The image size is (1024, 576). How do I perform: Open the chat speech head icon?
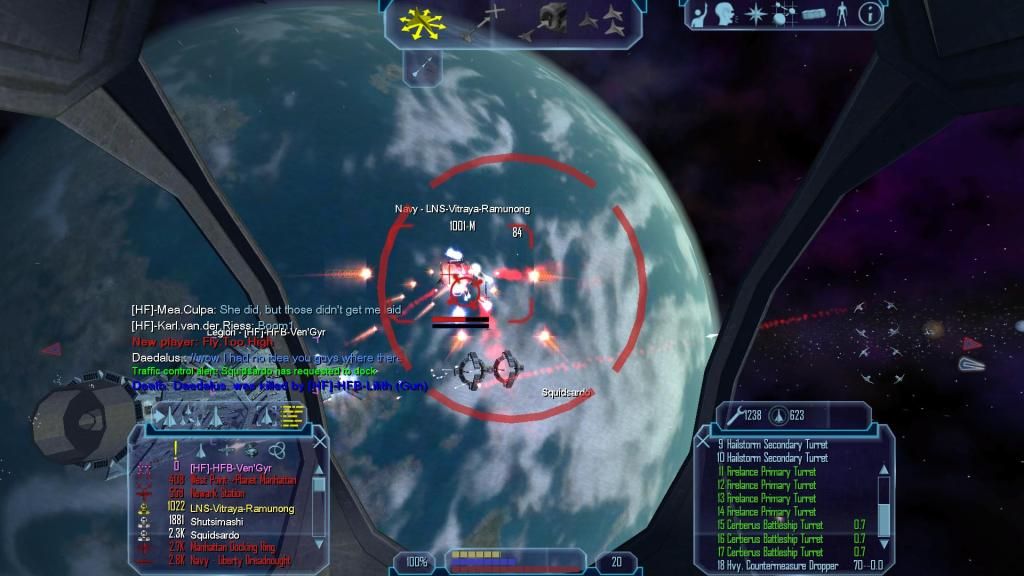click(x=724, y=15)
